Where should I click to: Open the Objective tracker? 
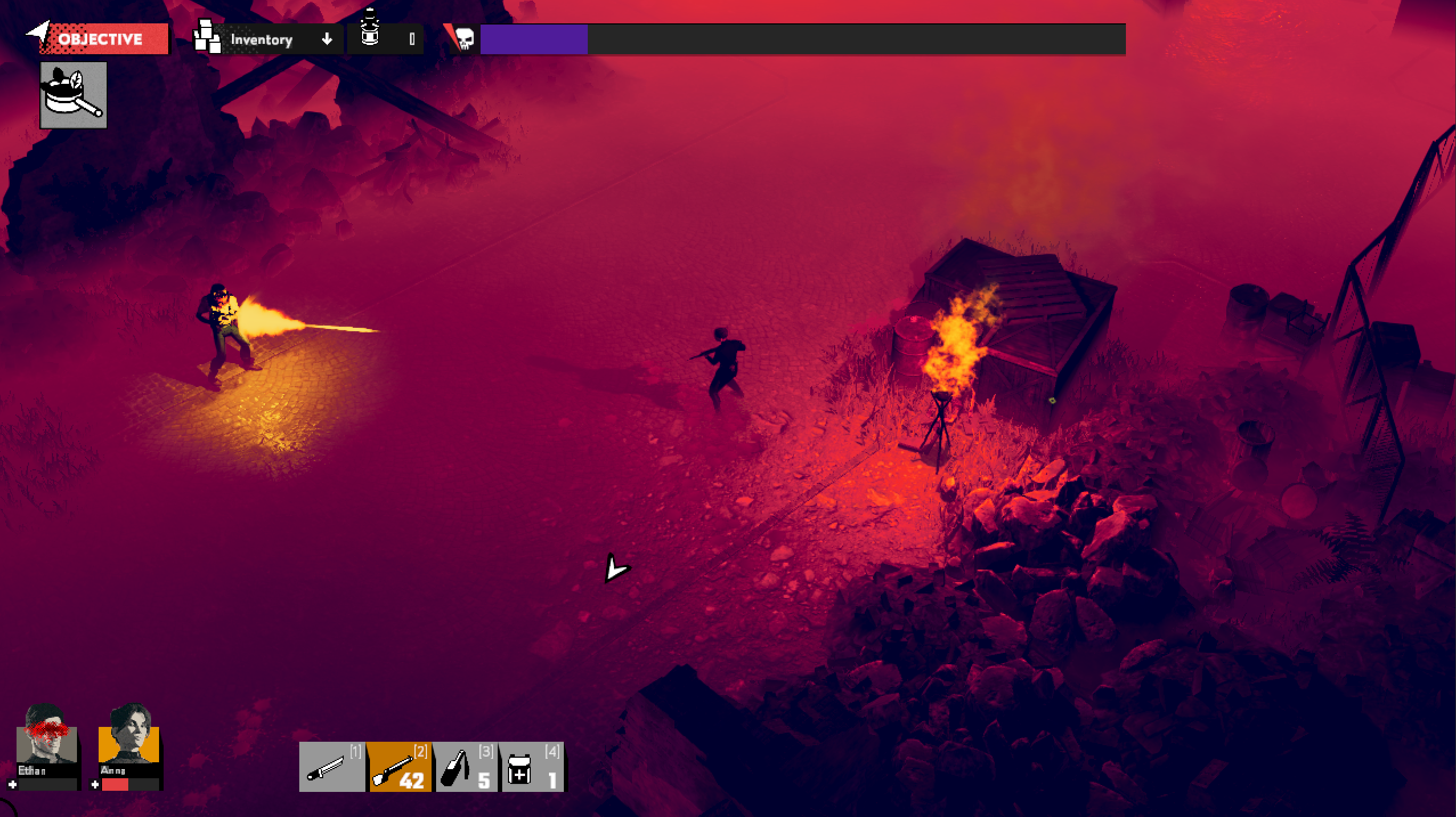pyautogui.click(x=100, y=39)
